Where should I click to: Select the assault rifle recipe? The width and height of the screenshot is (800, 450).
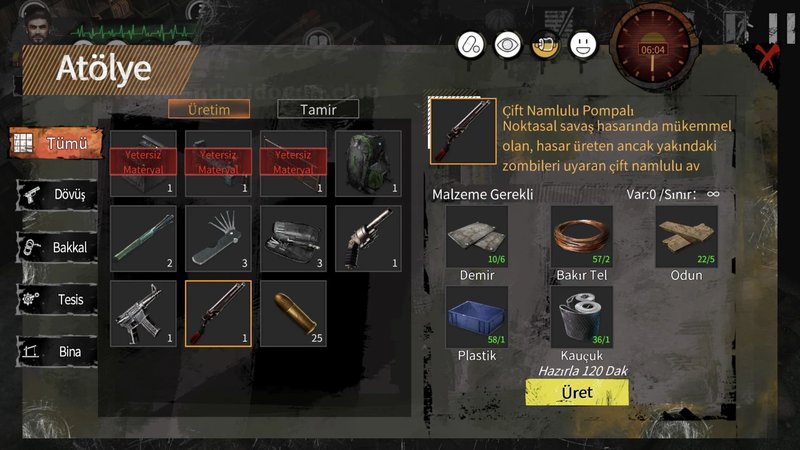(x=143, y=313)
